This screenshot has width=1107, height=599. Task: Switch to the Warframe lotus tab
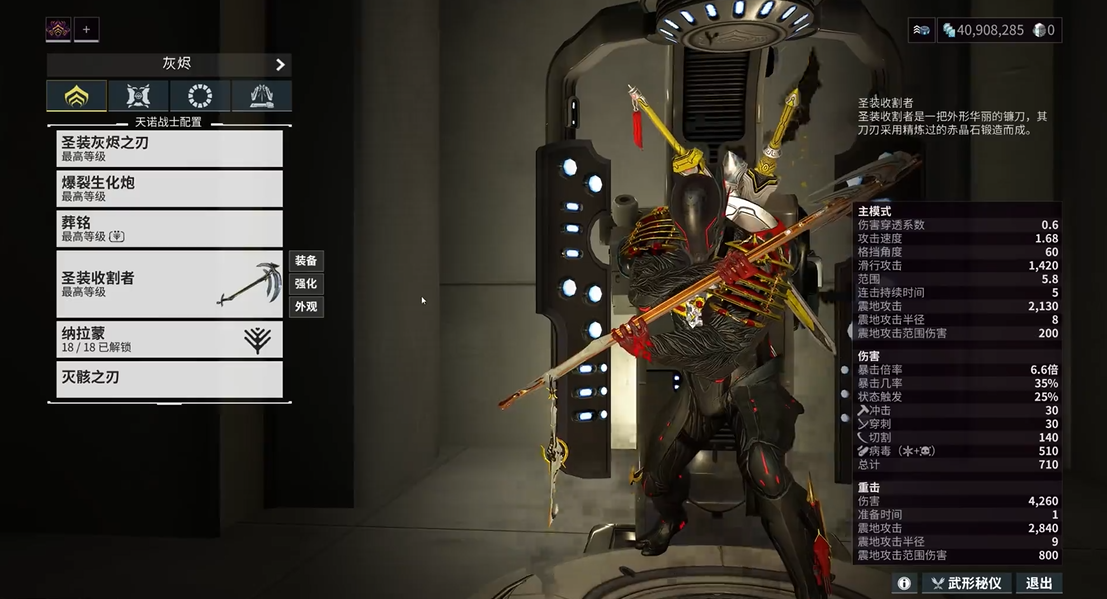coord(76,96)
